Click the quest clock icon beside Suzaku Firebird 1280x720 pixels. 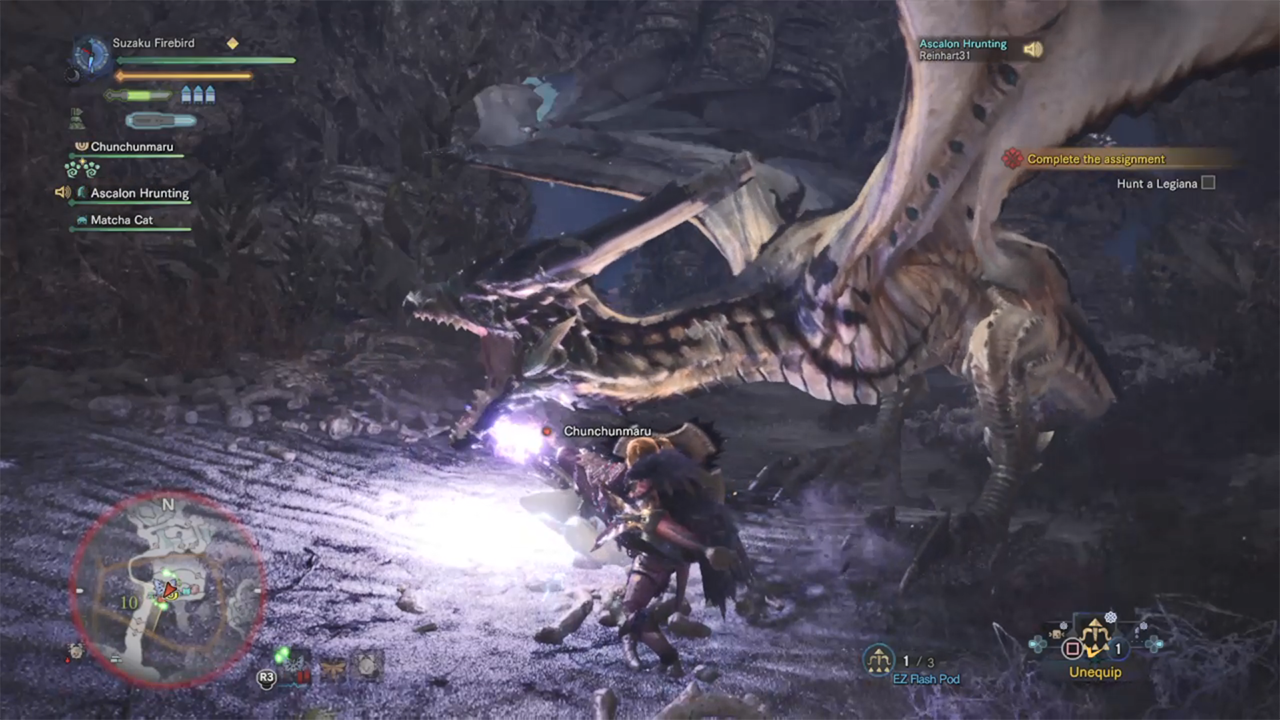tap(92, 55)
